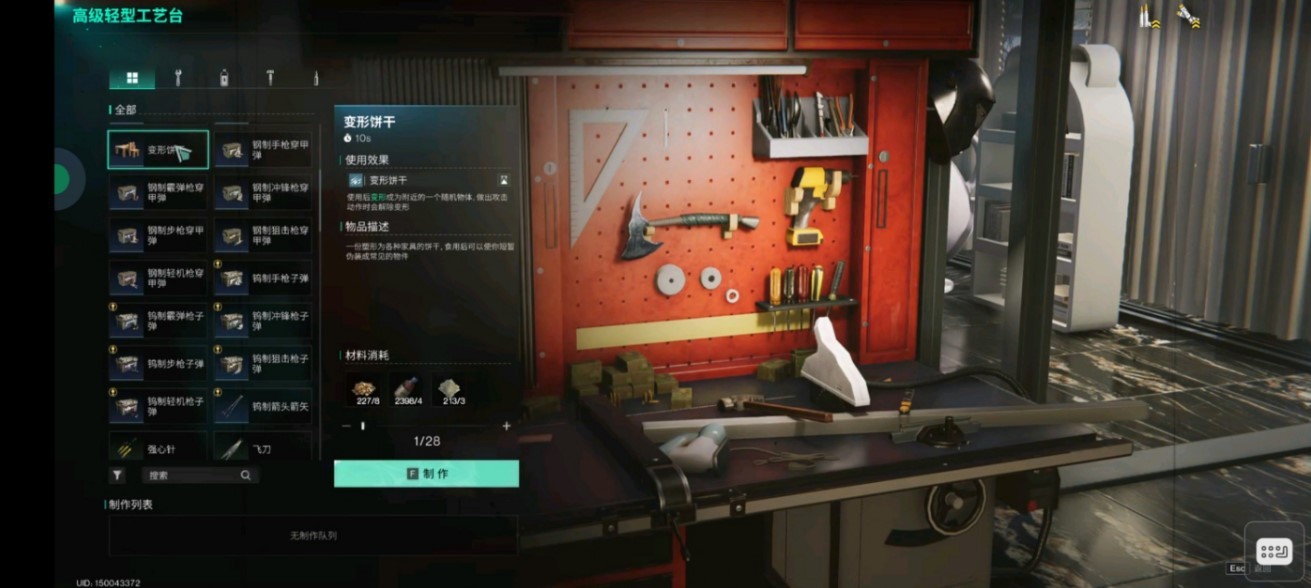This screenshot has height=588, width=1311.
Task: Open the on-screen keyboard overlay button
Action: pyautogui.click(x=1273, y=551)
